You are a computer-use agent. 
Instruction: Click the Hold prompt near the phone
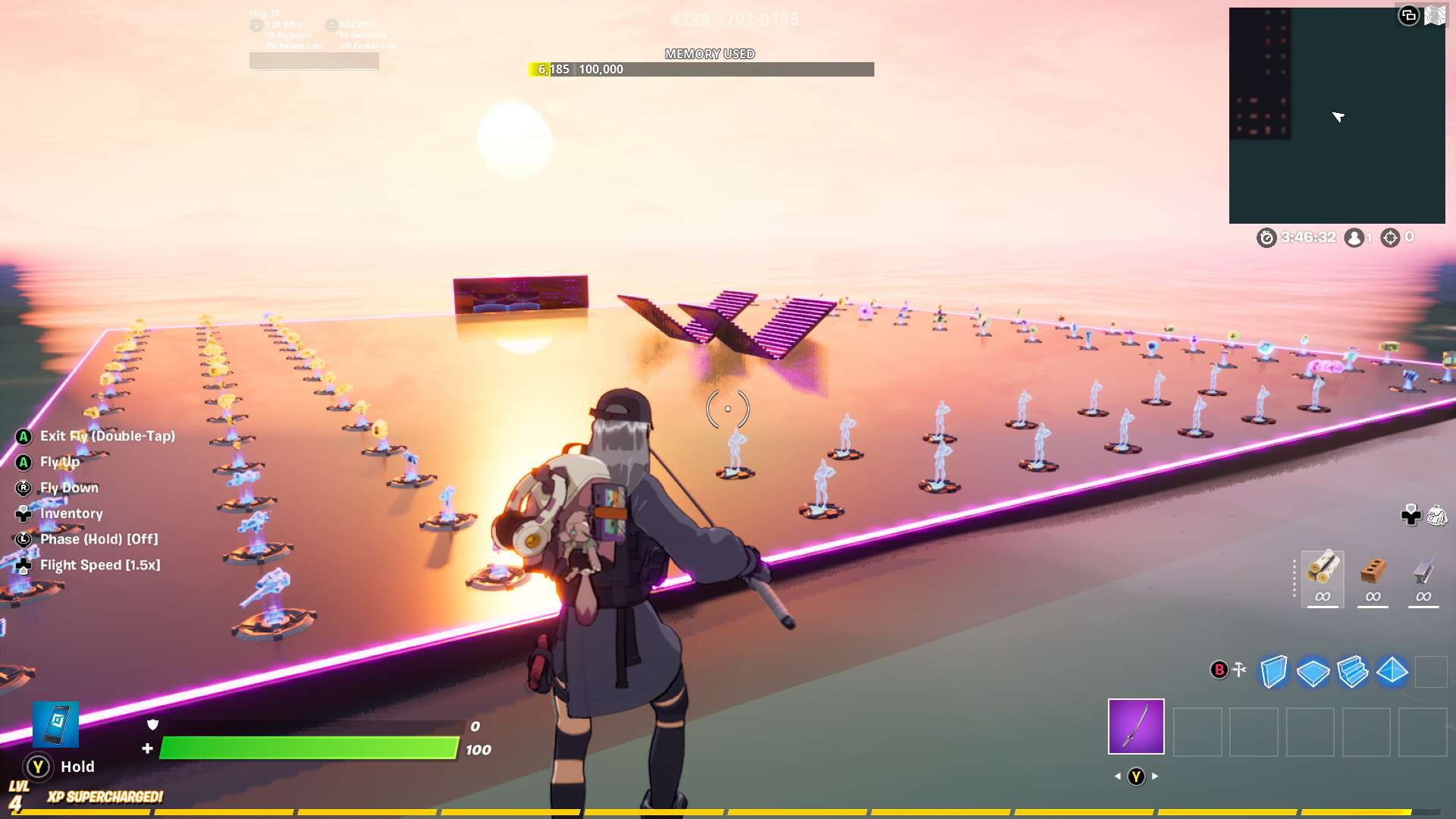[x=37, y=767]
